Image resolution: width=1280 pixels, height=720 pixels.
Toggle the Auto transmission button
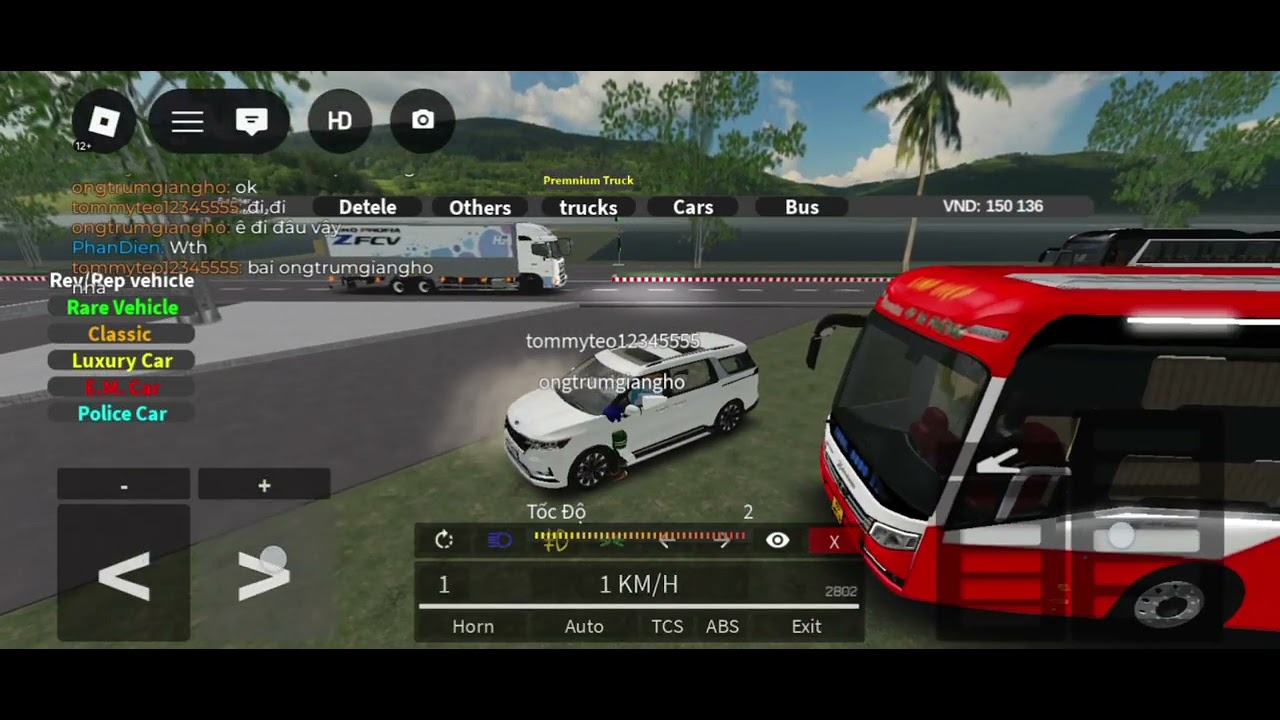[x=584, y=627]
